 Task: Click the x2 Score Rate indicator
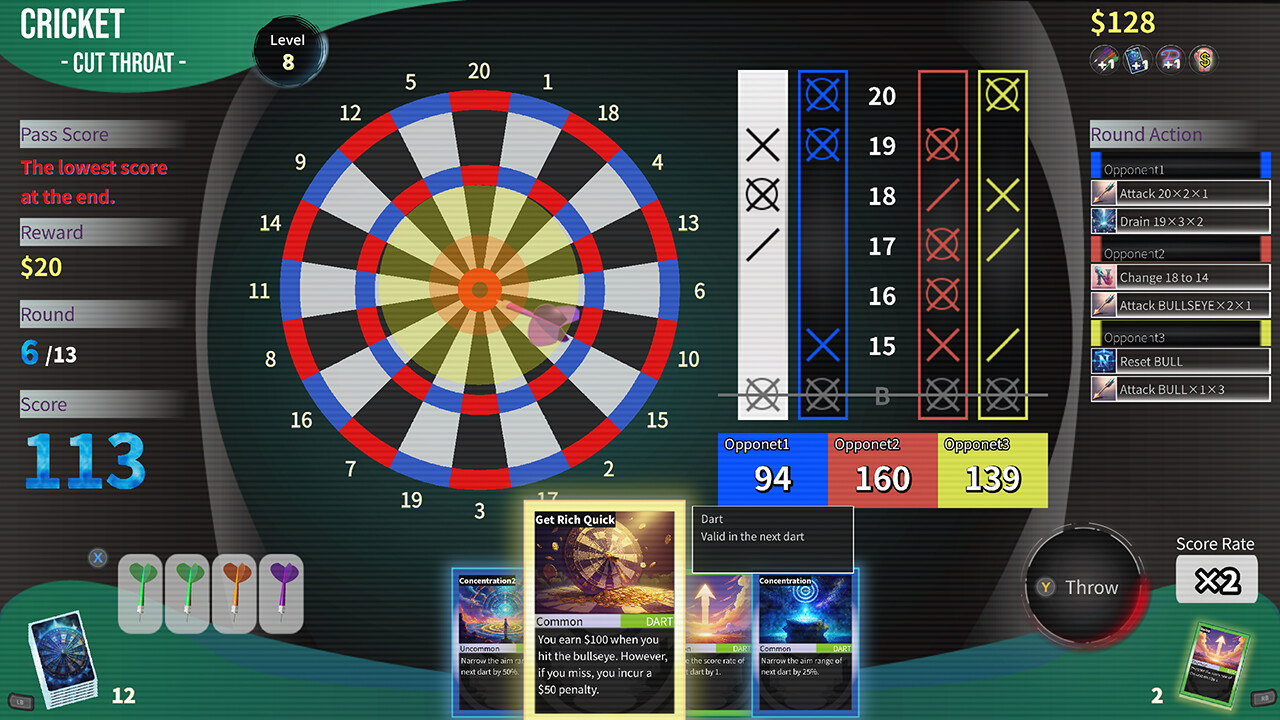point(1216,578)
